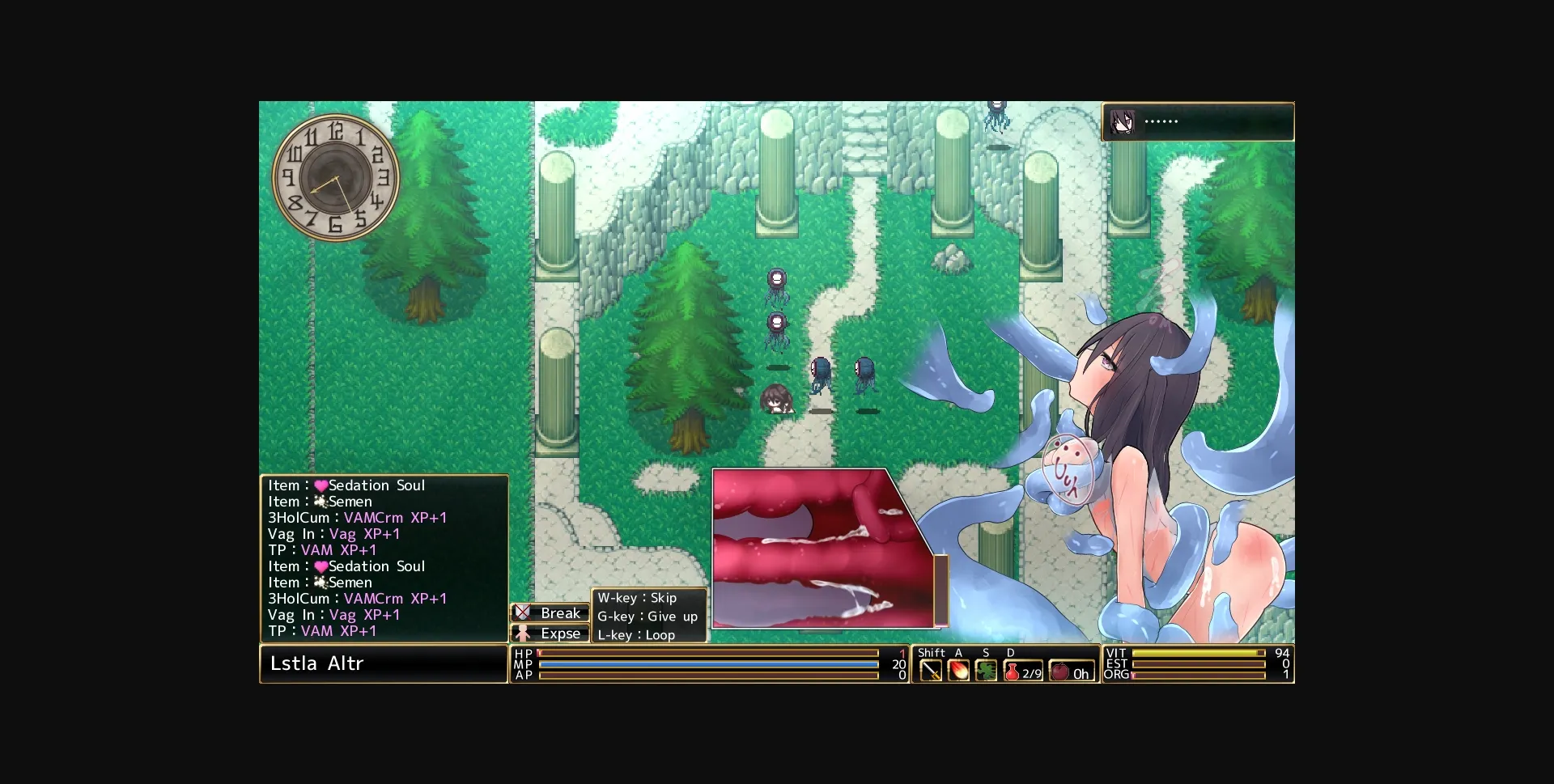
Task: Click the Sedation Soul item entry in the log
Action: (346, 485)
